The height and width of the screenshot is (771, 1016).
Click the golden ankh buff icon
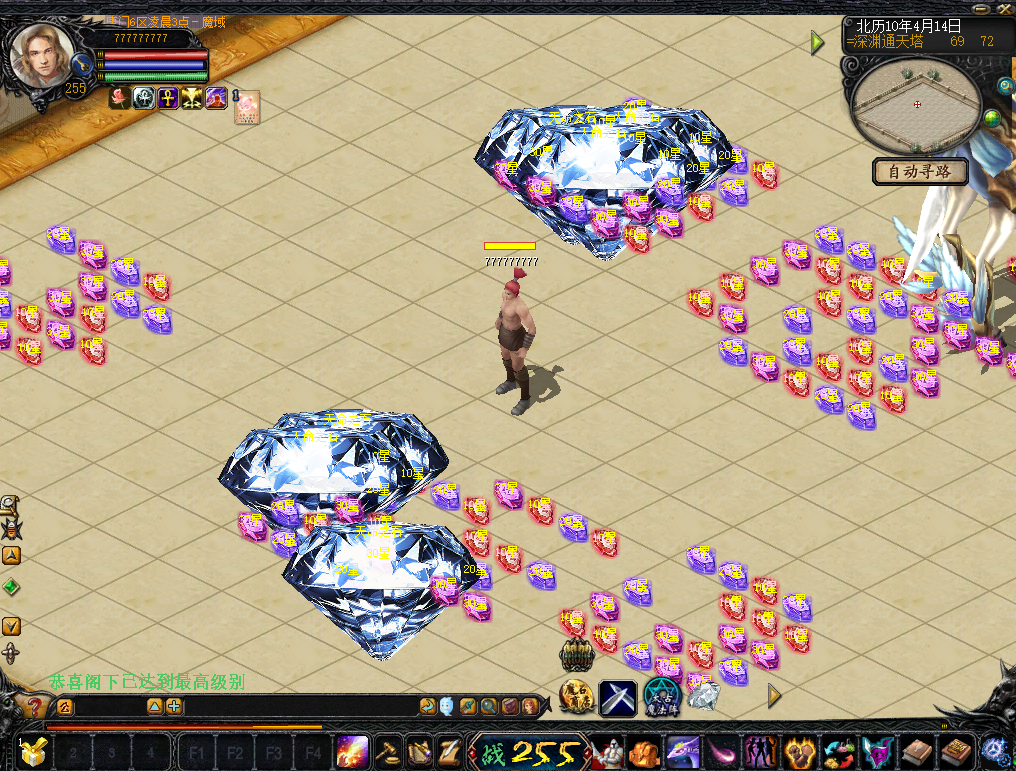pyautogui.click(x=168, y=98)
